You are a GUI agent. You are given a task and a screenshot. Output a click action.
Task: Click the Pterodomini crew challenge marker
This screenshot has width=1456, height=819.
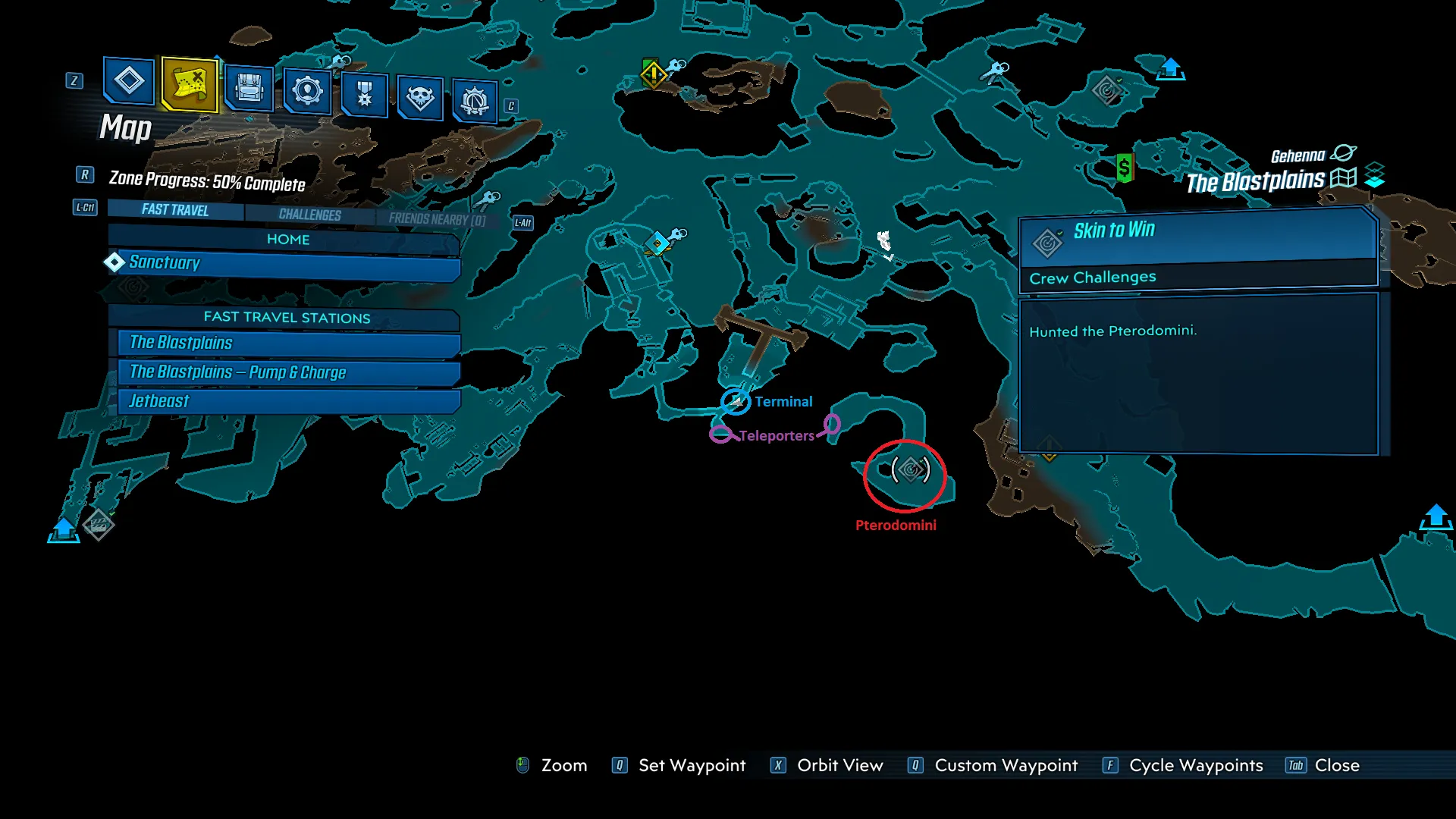(910, 470)
